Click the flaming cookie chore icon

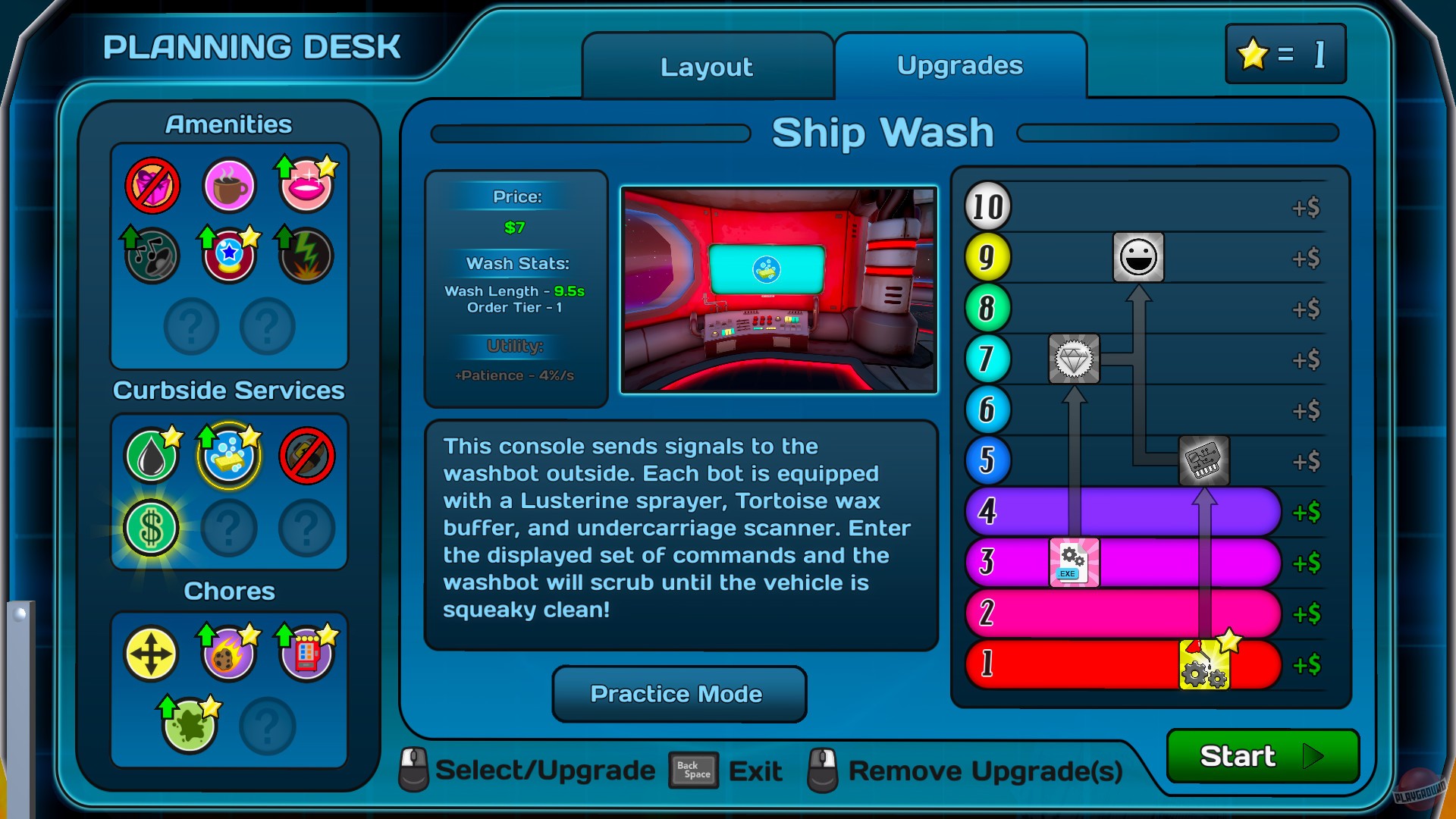(x=228, y=653)
